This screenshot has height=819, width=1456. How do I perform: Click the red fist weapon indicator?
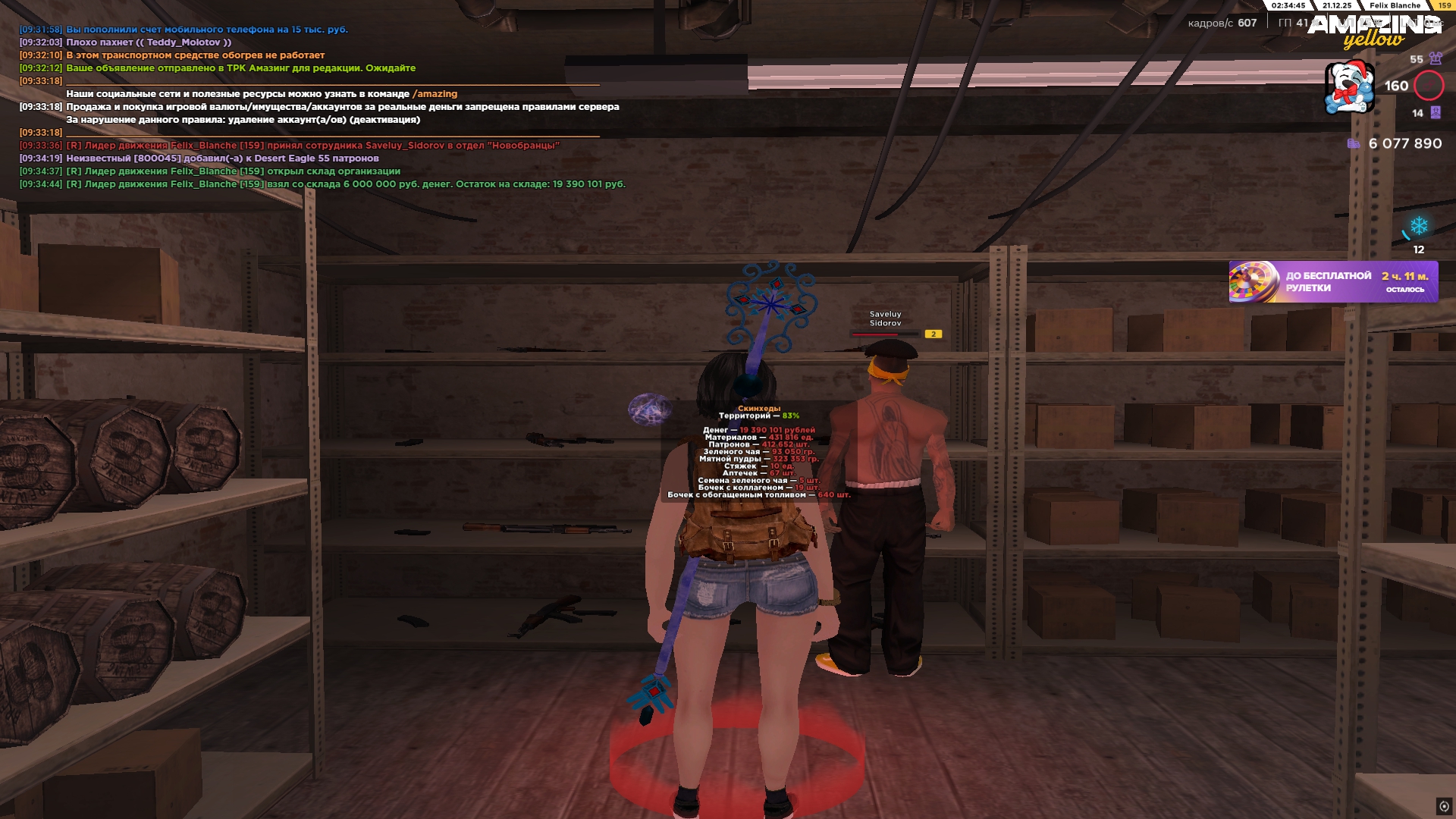coord(1429,86)
